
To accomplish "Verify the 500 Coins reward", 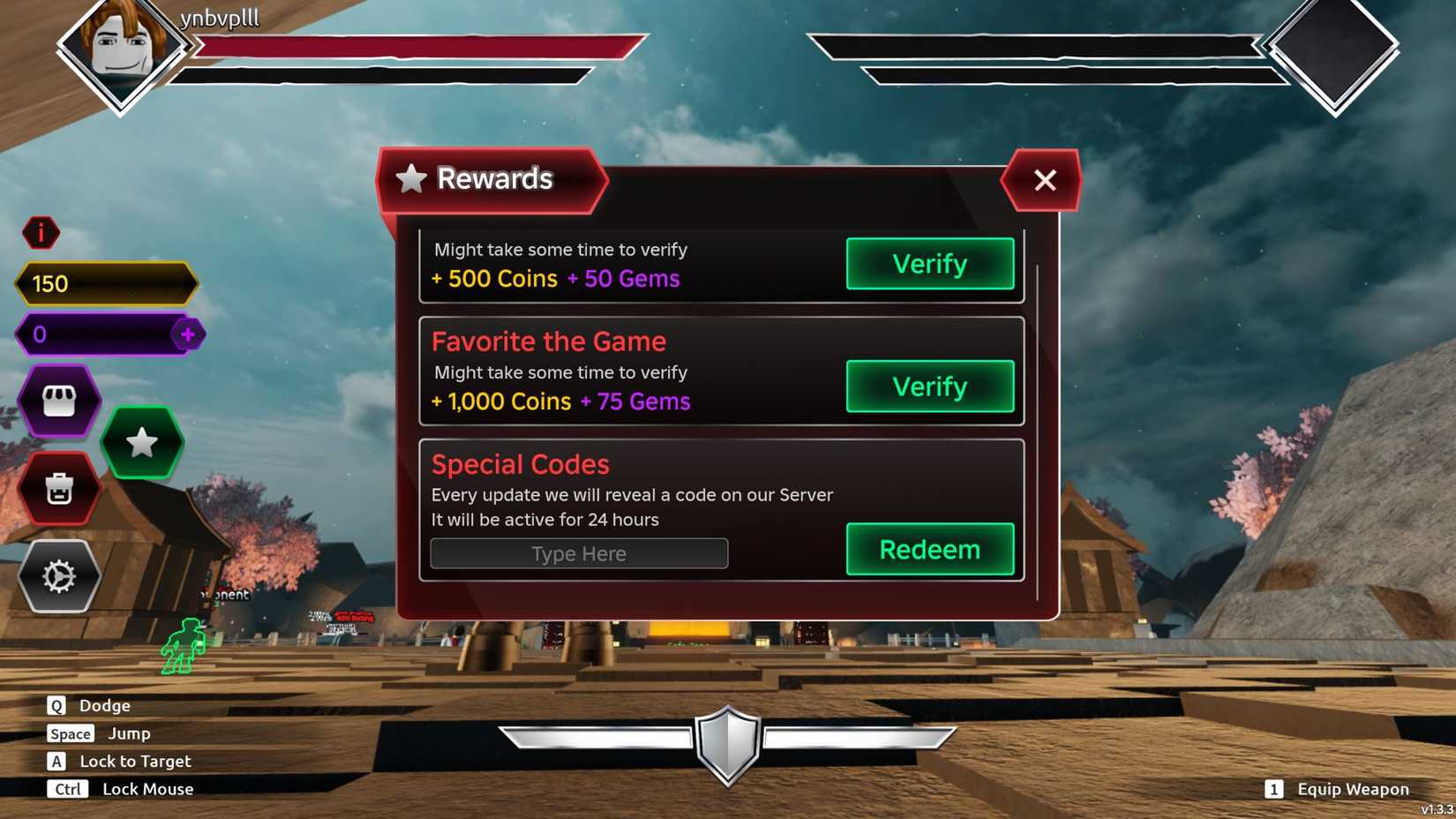I will click(929, 264).
